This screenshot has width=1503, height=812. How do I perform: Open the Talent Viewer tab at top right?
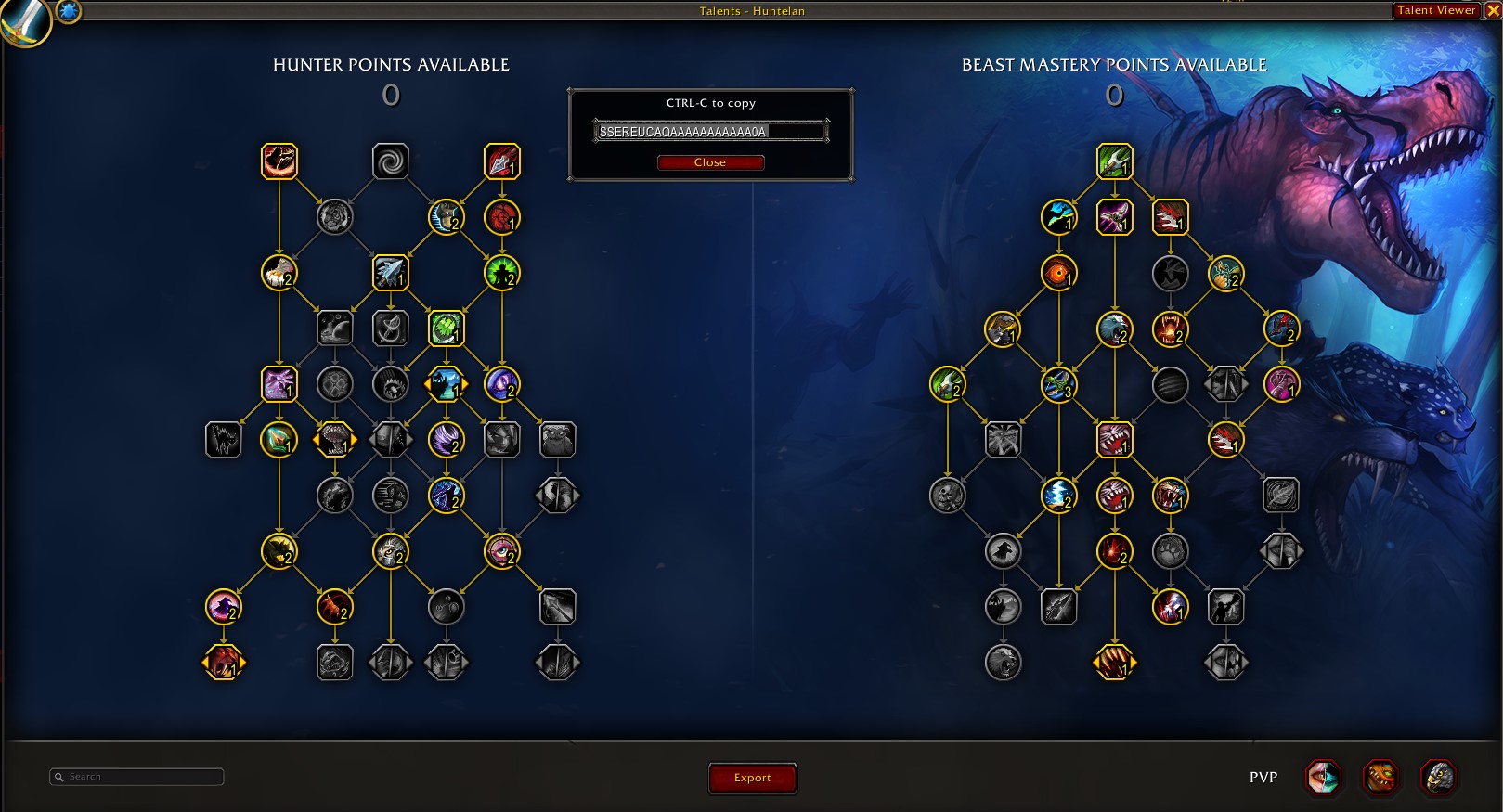click(x=1435, y=10)
